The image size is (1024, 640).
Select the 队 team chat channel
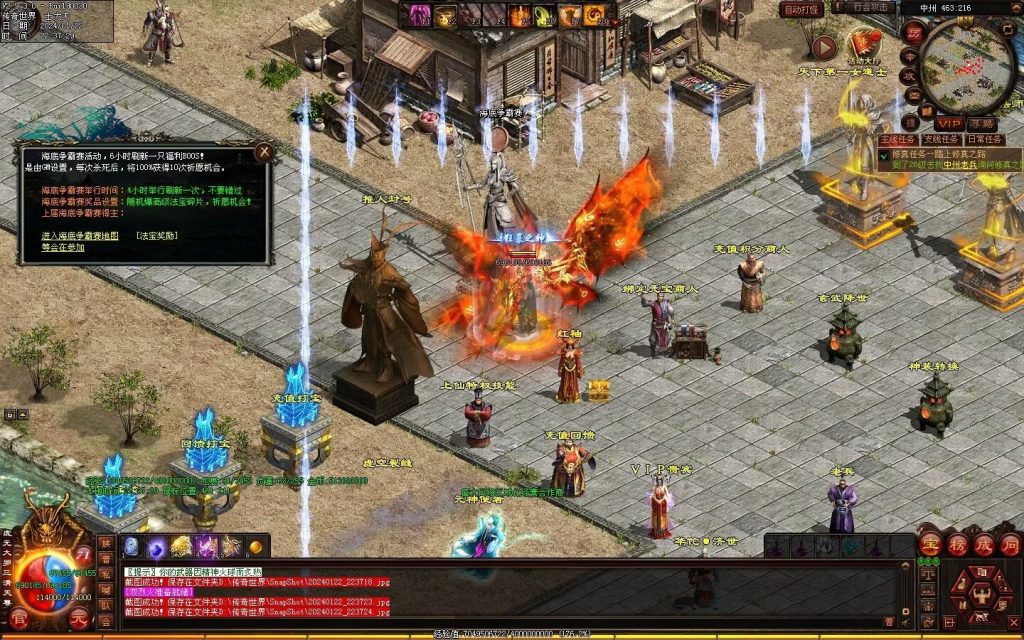105,604
